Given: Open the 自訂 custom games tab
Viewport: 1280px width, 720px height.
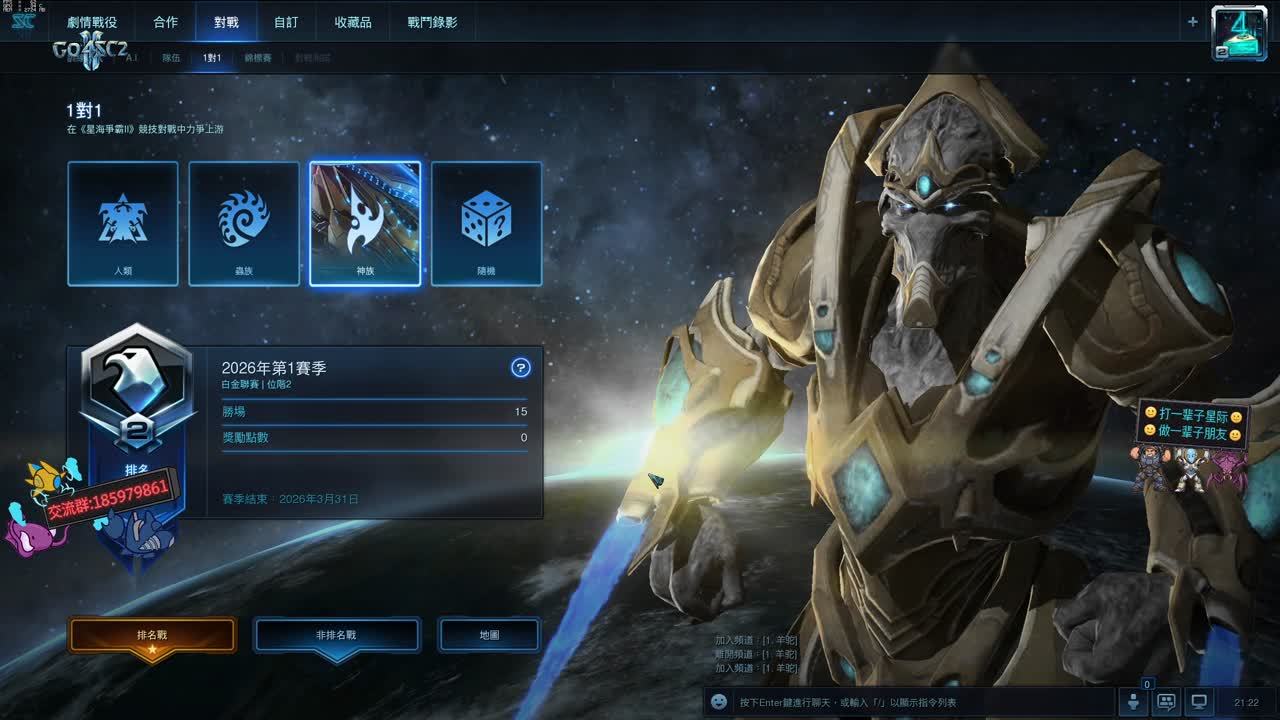Looking at the screenshot, I should tap(286, 22).
